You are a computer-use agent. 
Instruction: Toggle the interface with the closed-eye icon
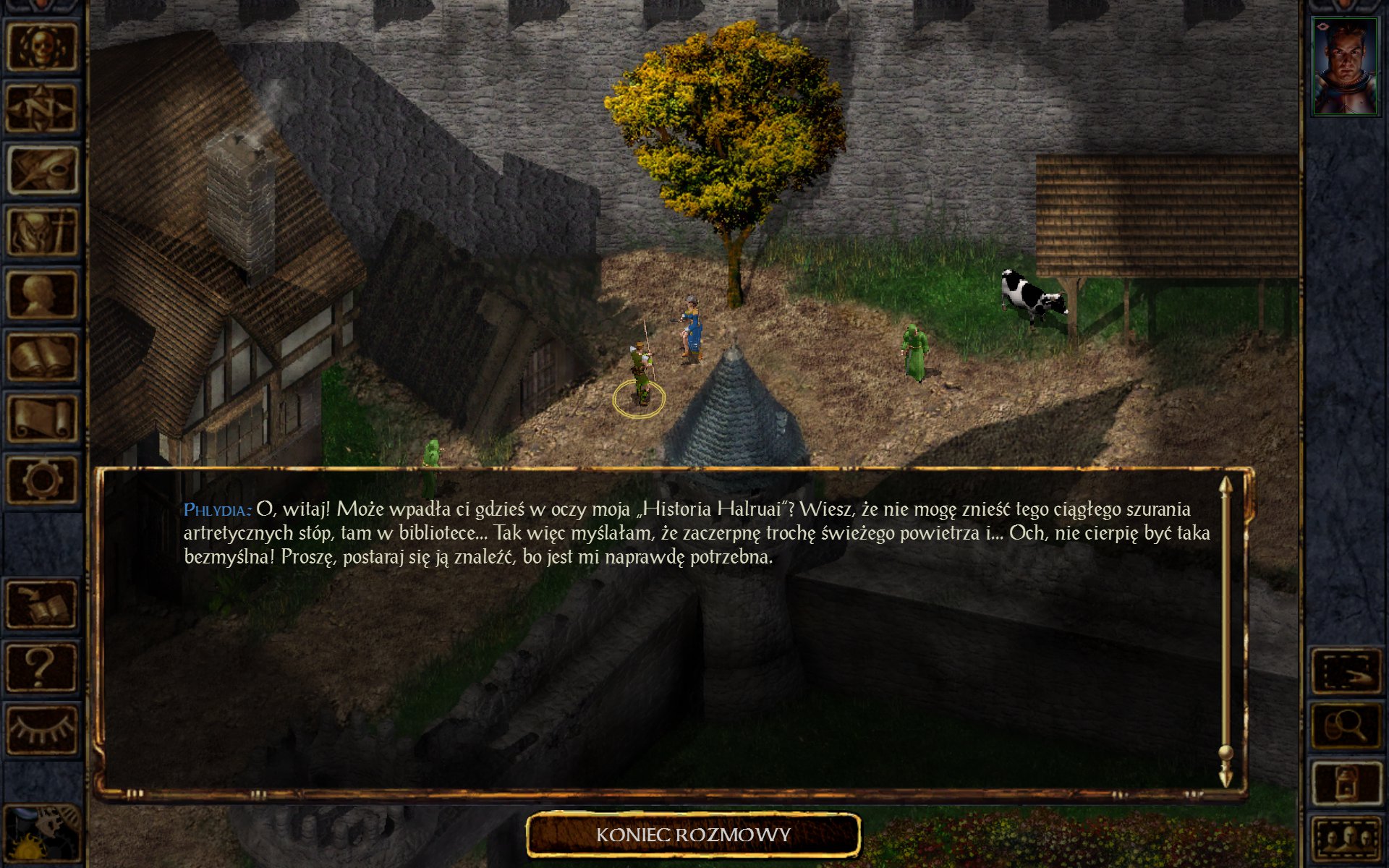[x=42, y=730]
